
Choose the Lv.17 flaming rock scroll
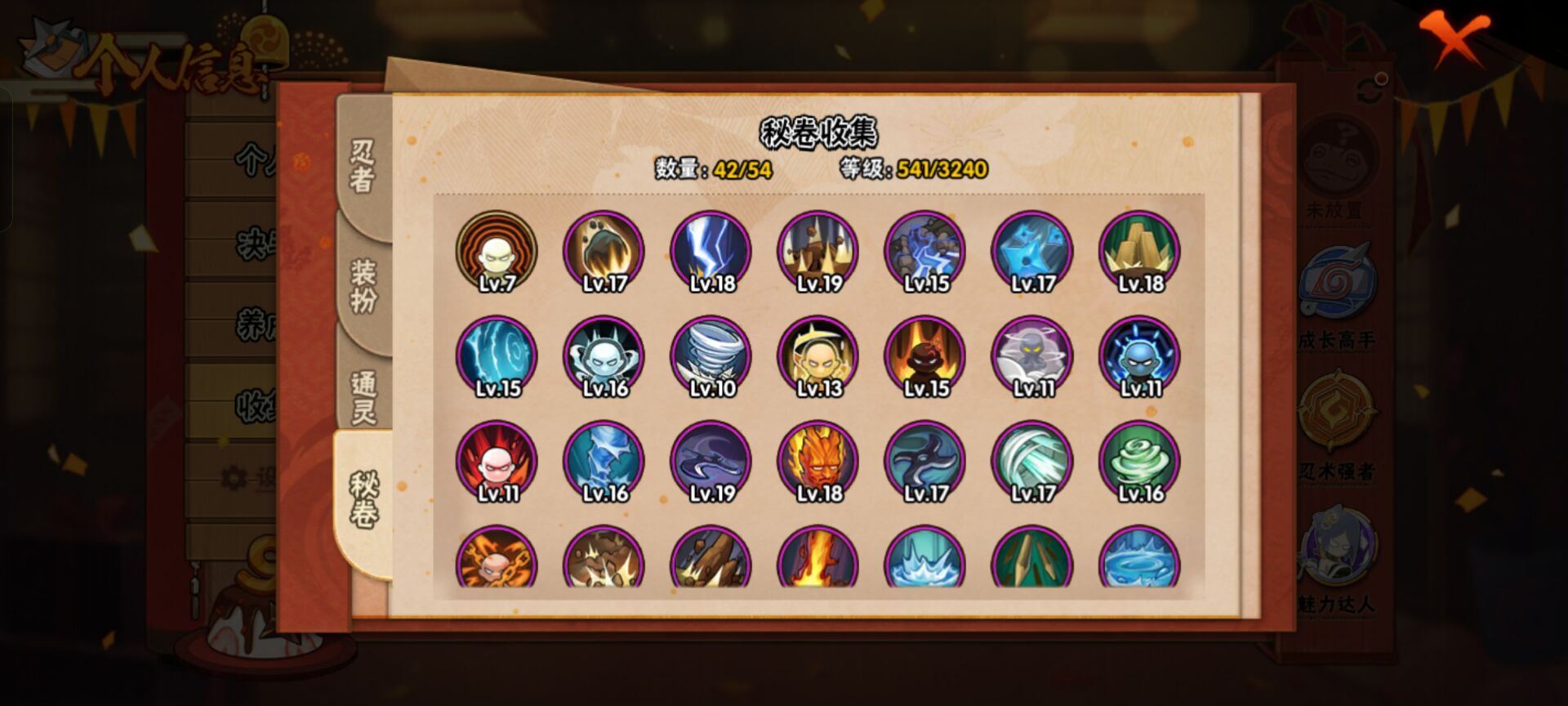coord(604,252)
